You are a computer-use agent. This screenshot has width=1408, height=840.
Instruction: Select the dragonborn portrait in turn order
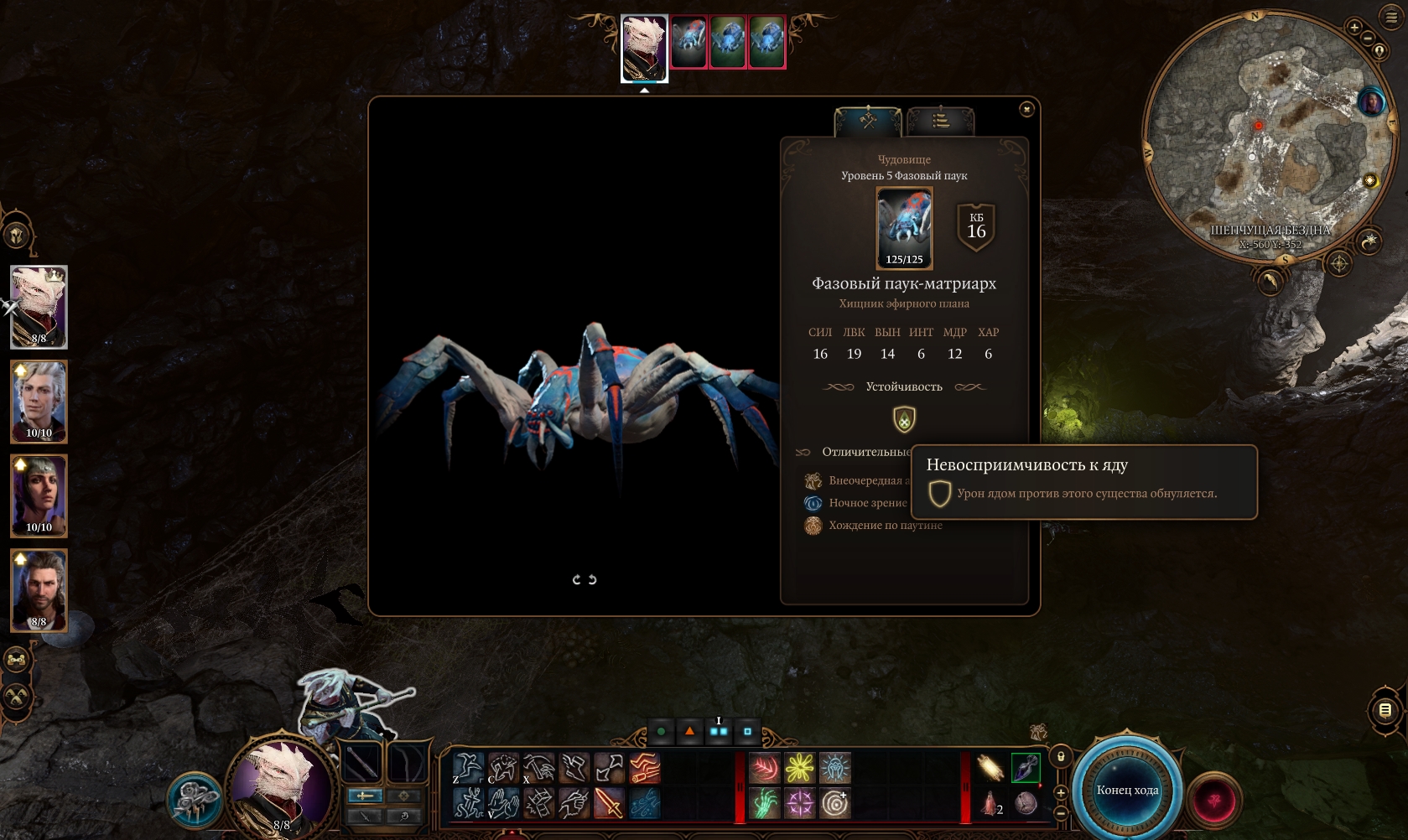(644, 47)
